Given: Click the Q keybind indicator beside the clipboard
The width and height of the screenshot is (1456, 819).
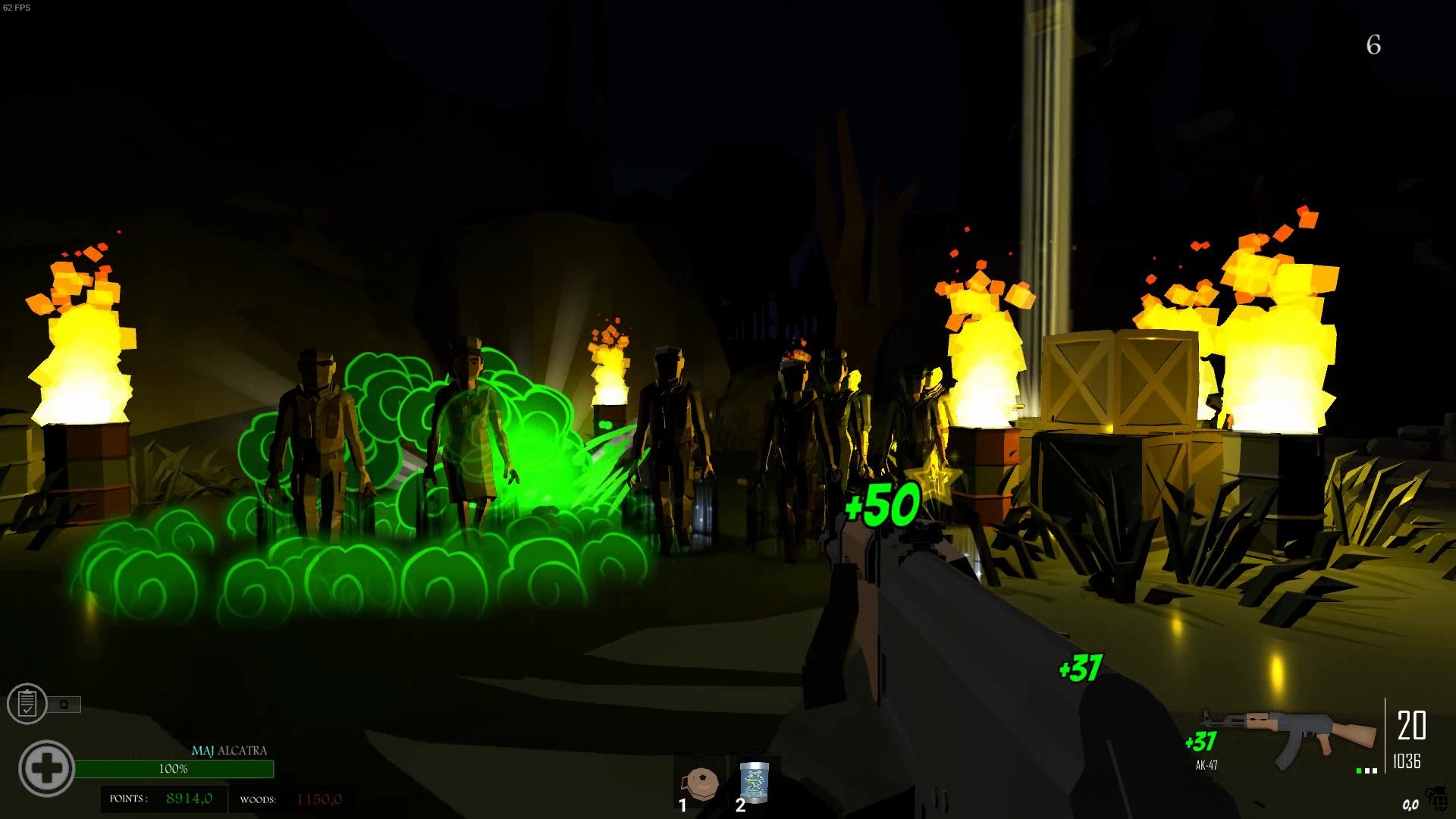Looking at the screenshot, I should pos(63,704).
